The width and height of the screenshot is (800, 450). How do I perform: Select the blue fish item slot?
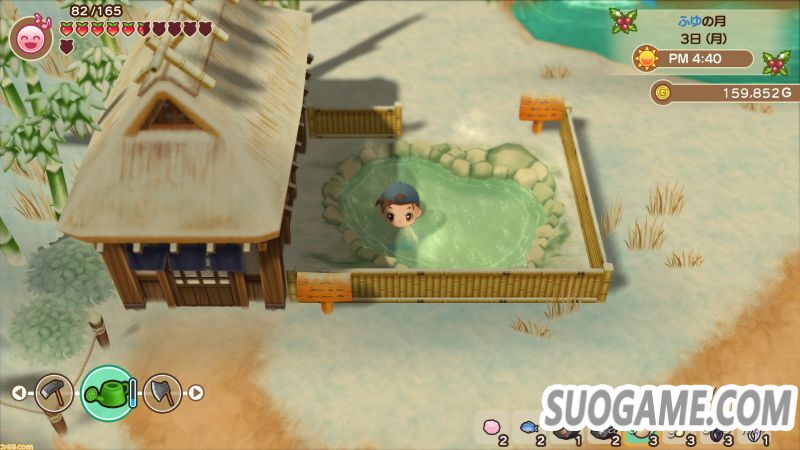528,427
